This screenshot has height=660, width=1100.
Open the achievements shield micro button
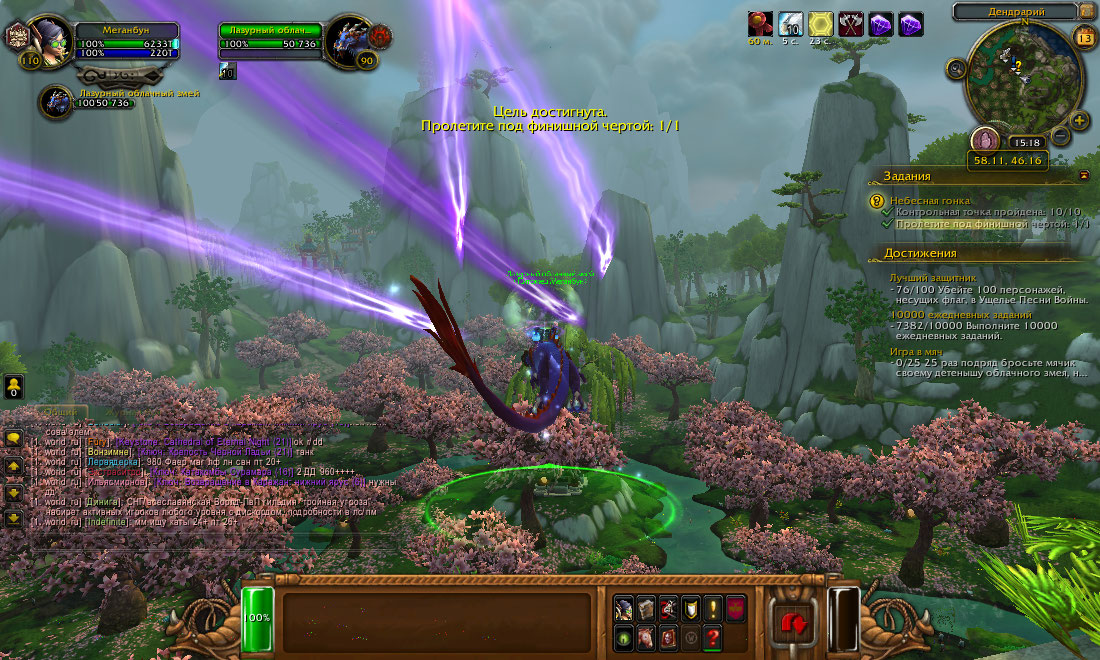689,607
